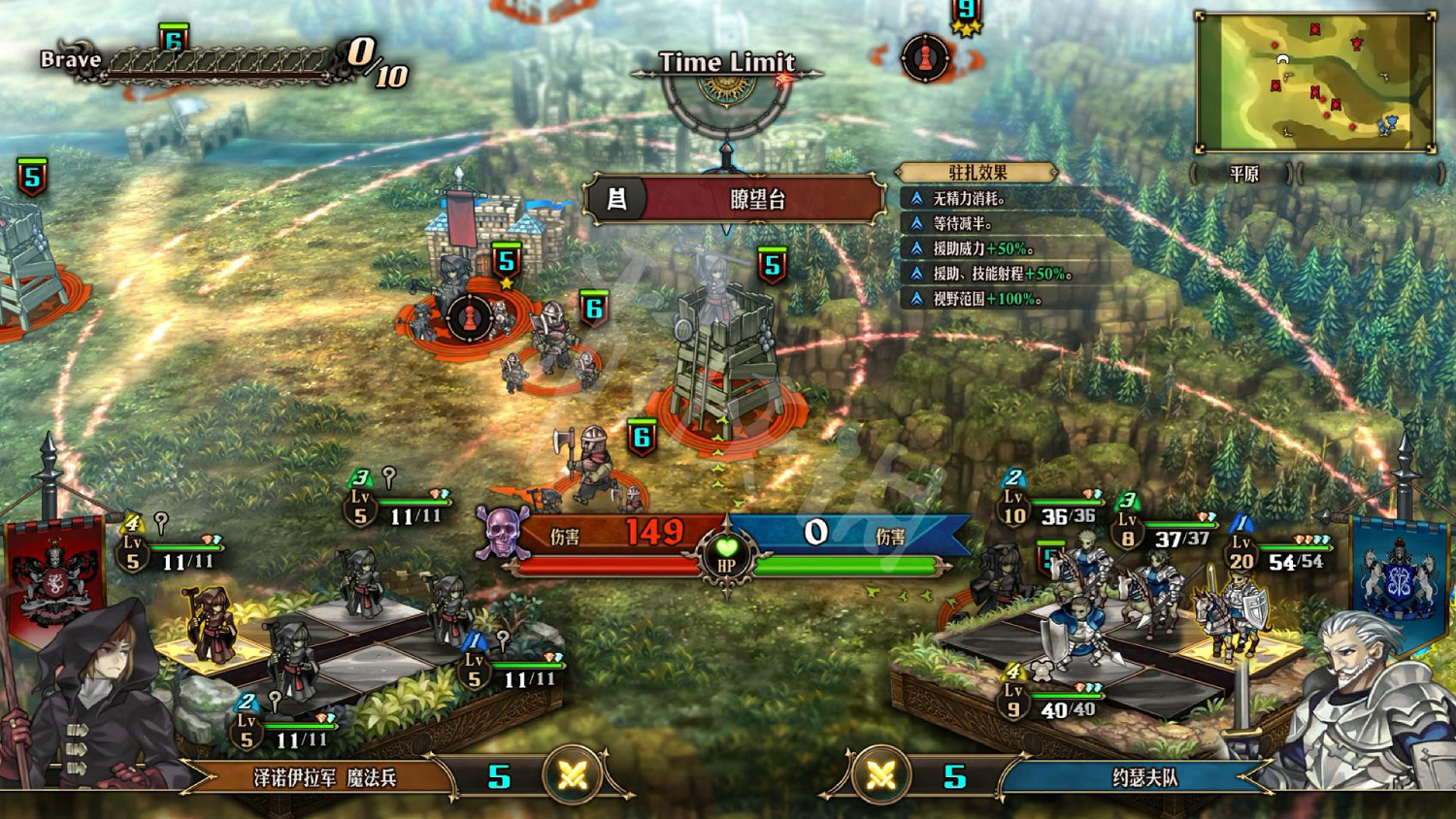The image size is (1456, 819).
Task: Select the 泽诺伊拉军 魔法兵 enemy unit banner
Action: (324, 777)
